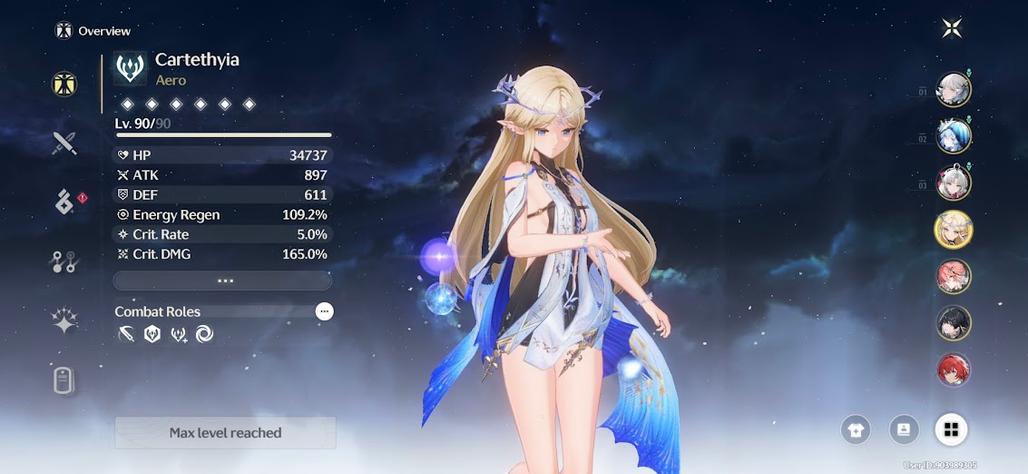Open the character grid view button
The width and height of the screenshot is (1028, 474).
[x=951, y=430]
